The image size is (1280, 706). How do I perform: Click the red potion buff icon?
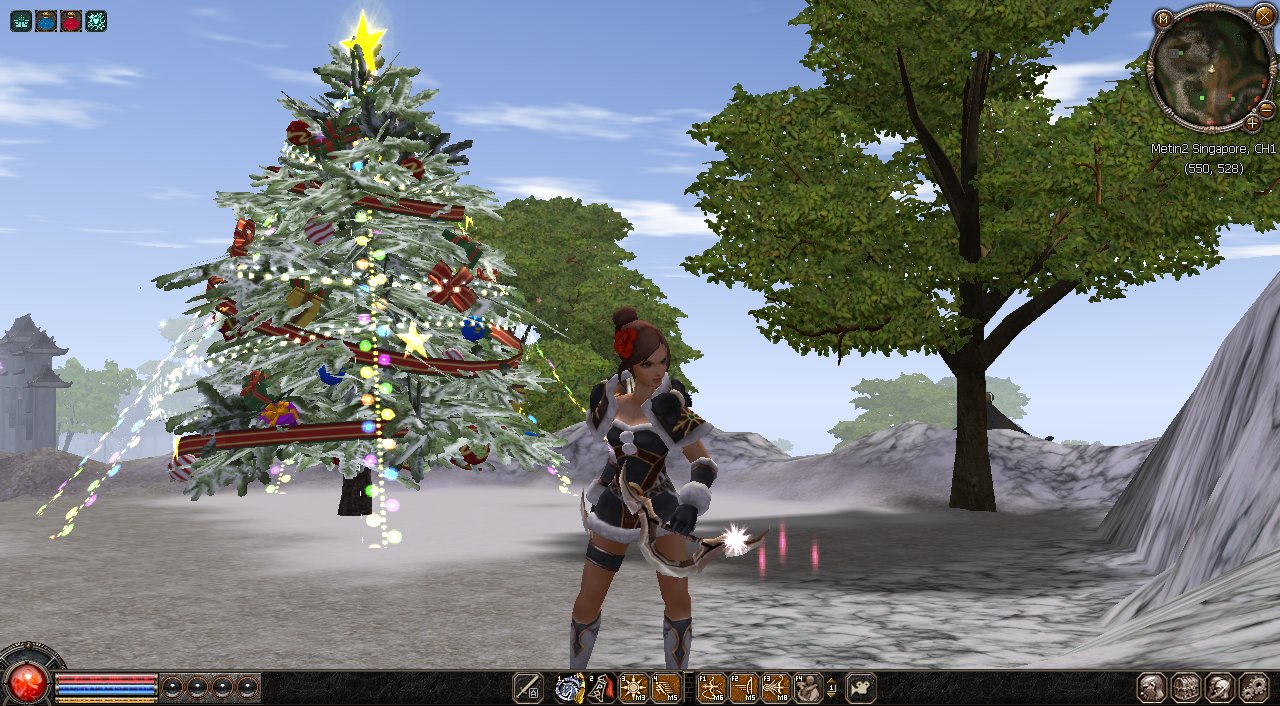(71, 20)
